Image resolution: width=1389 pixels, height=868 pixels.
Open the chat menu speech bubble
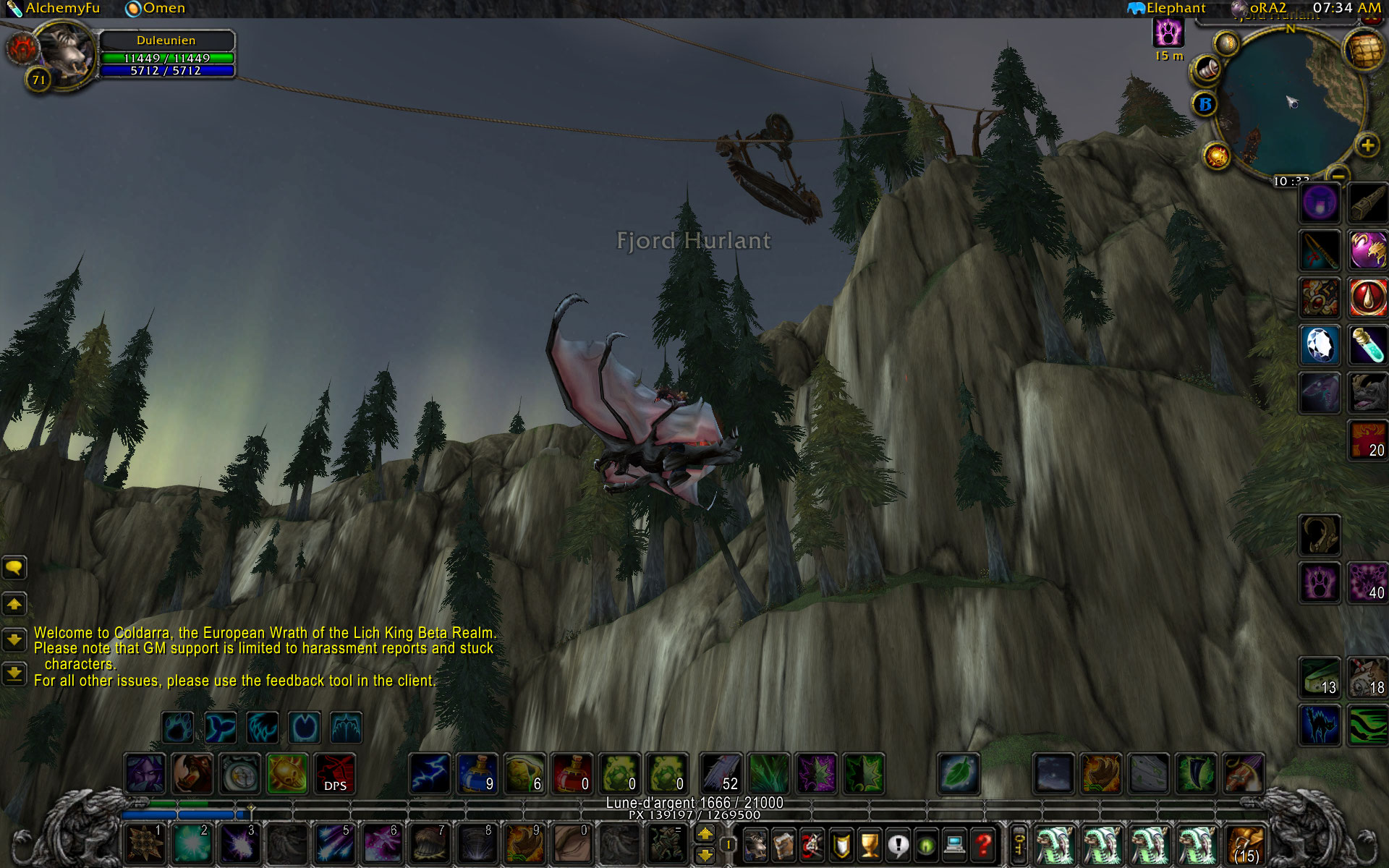pos(14,569)
